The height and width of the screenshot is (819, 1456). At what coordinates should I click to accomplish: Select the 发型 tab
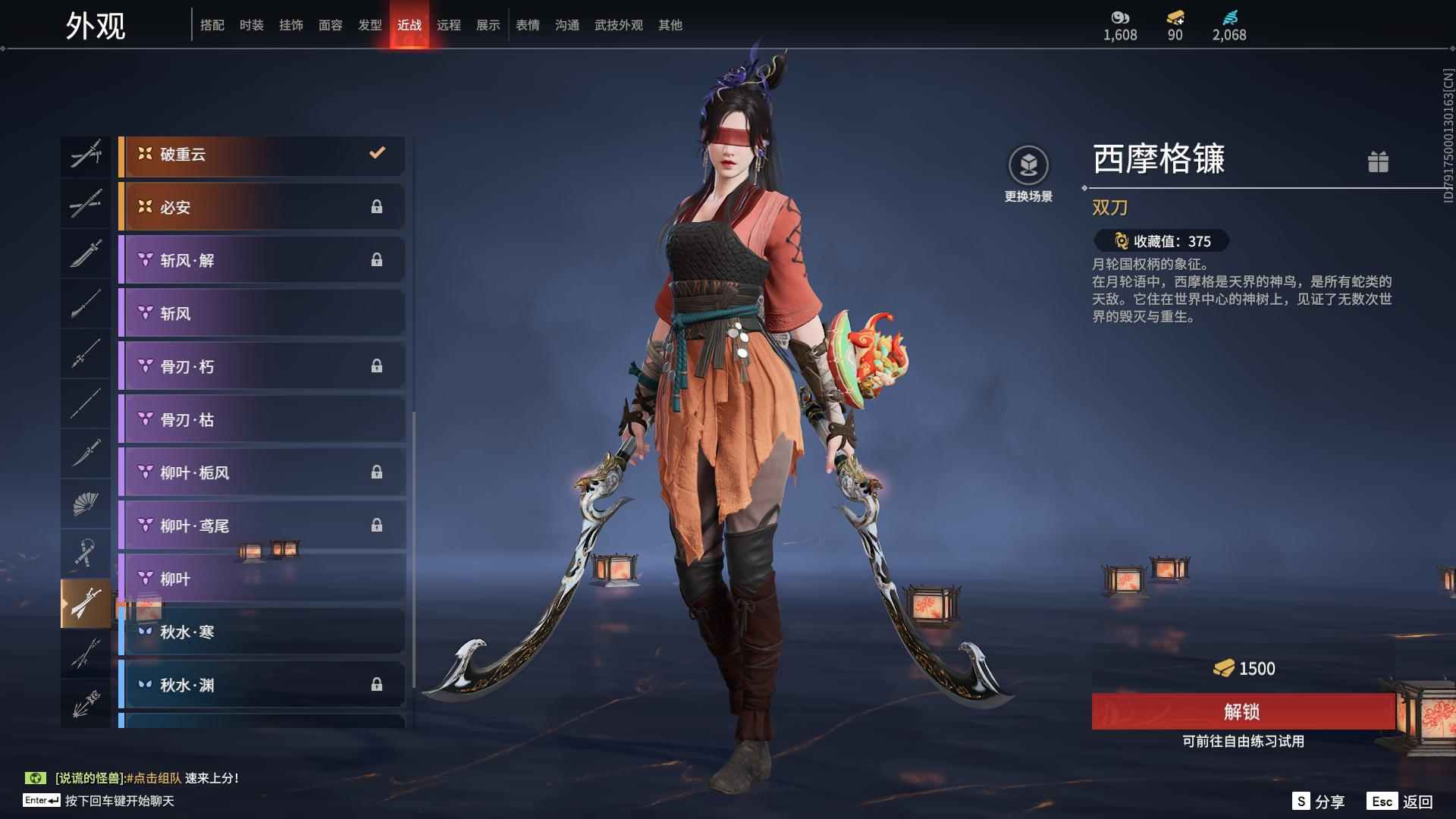click(x=369, y=25)
